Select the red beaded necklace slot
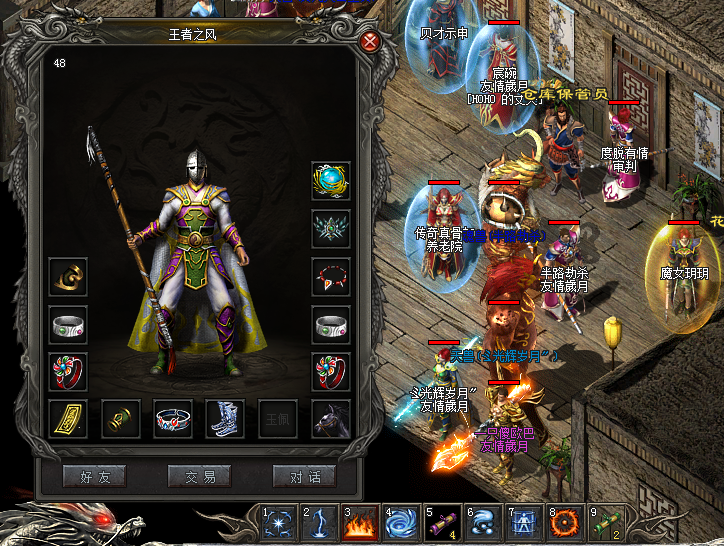The image size is (724, 546). 330,276
